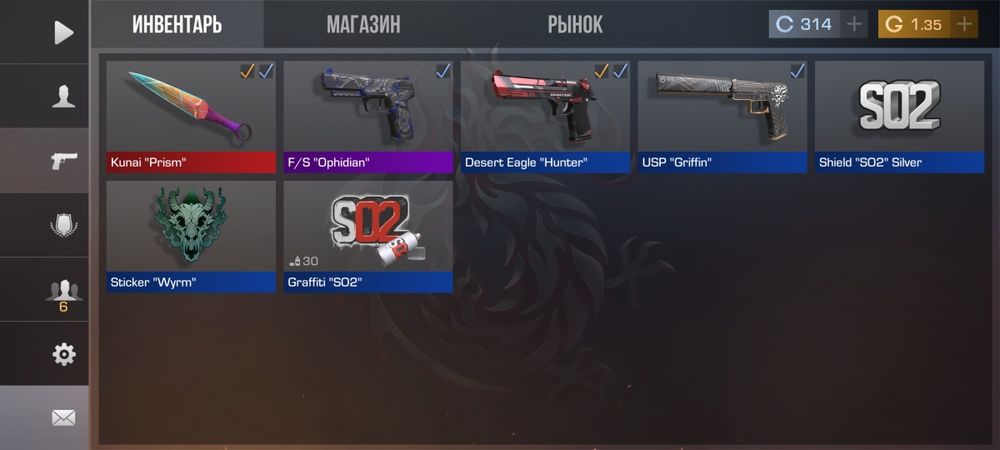Switch to the Инвентарь tab
Viewport: 1000px width, 450px height.
(x=177, y=25)
